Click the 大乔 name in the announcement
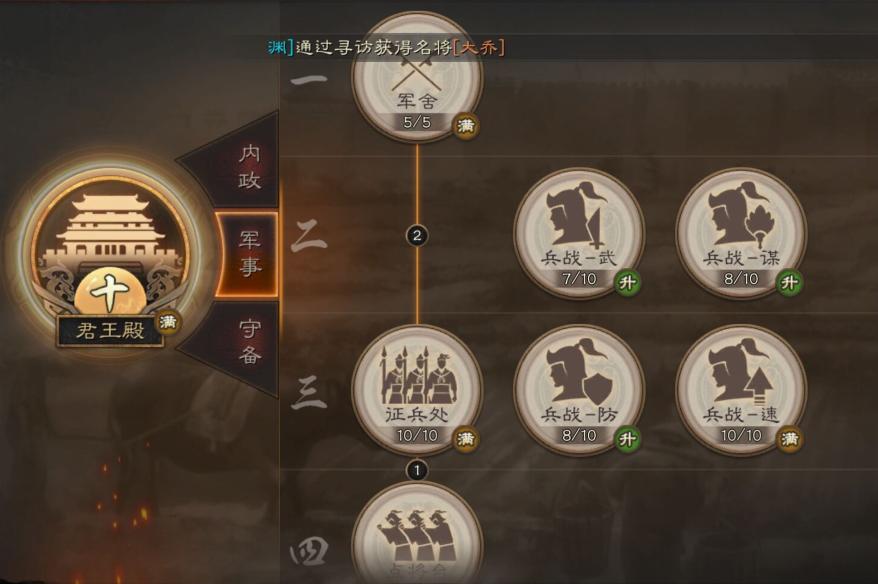 pos(478,48)
